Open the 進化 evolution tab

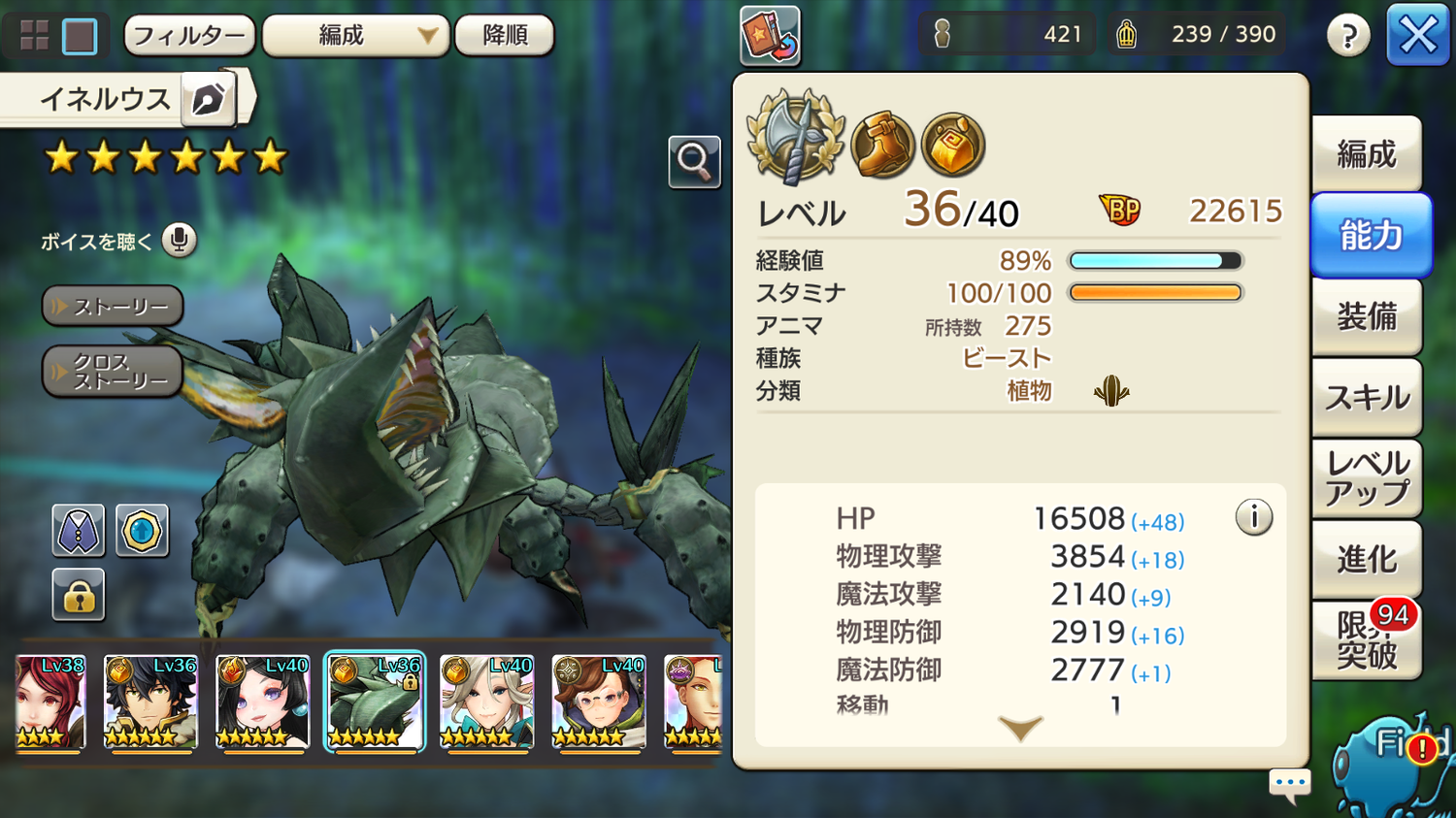point(1366,560)
